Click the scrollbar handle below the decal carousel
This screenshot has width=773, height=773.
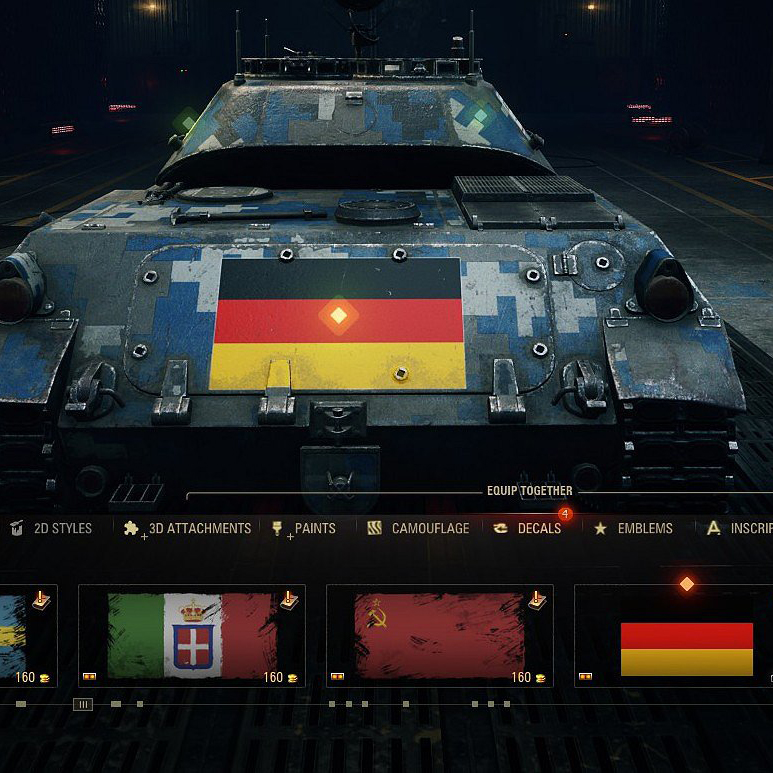click(84, 704)
